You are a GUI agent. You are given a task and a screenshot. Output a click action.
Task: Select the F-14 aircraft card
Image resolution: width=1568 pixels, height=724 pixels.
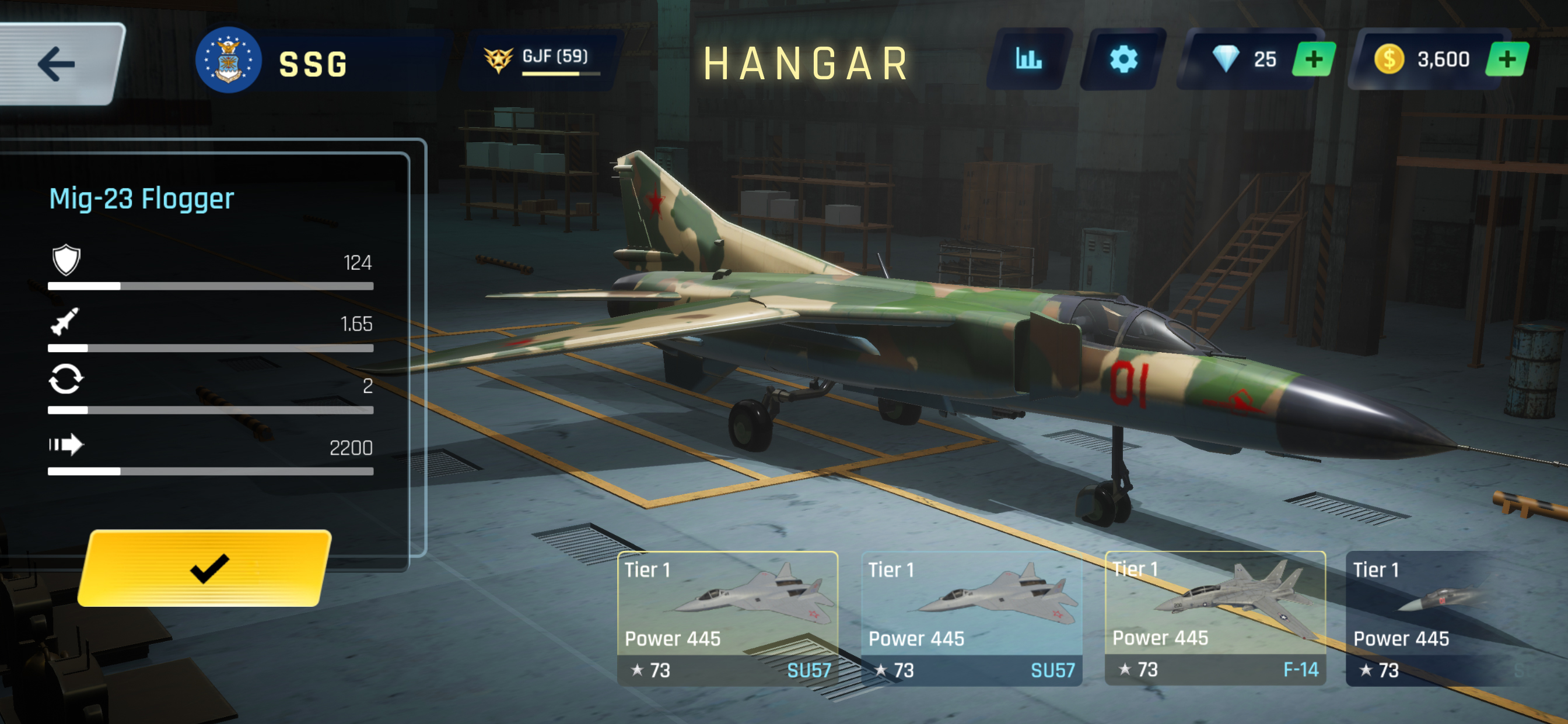[x=1214, y=617]
